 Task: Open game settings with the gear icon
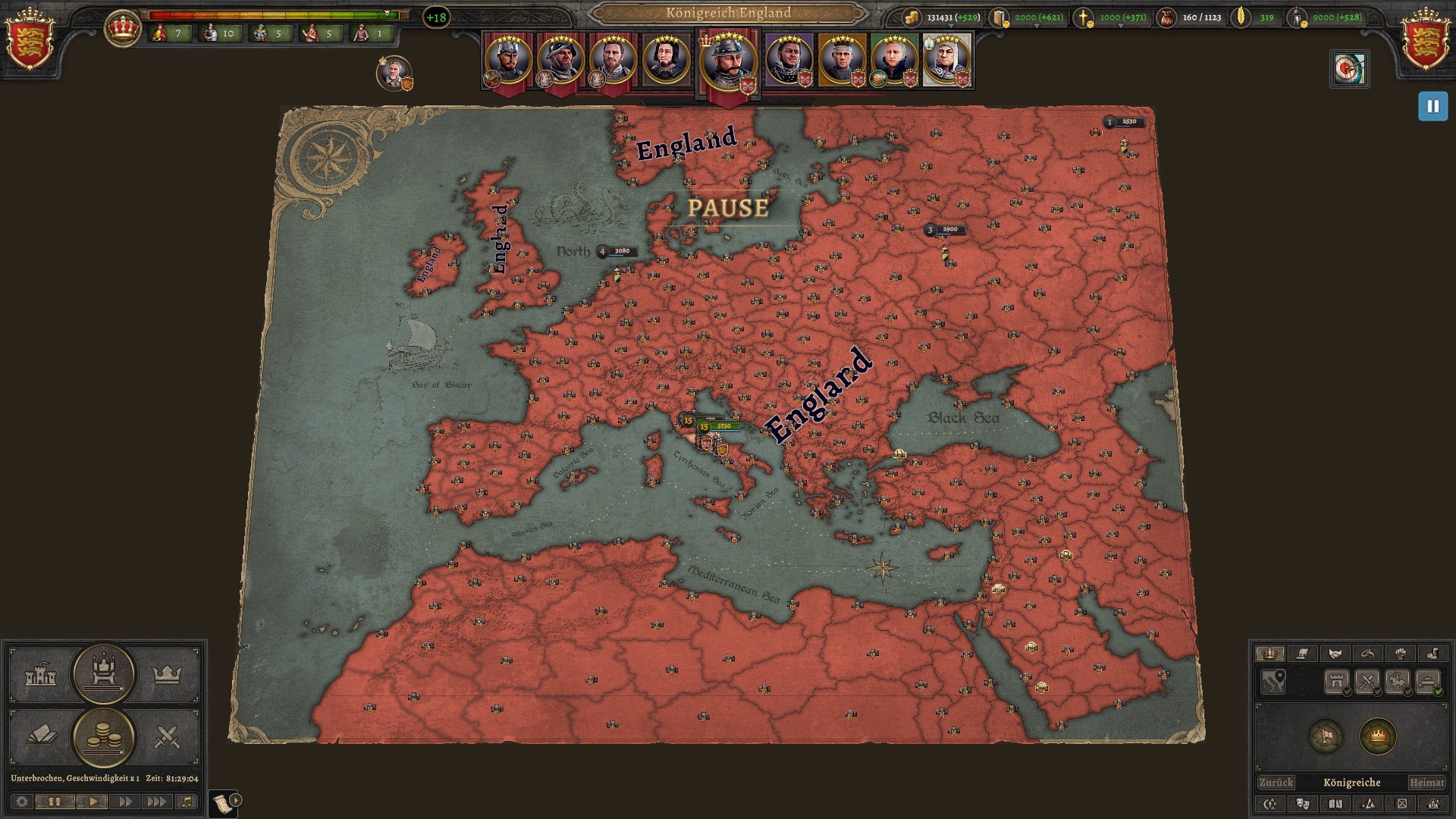tap(22, 802)
